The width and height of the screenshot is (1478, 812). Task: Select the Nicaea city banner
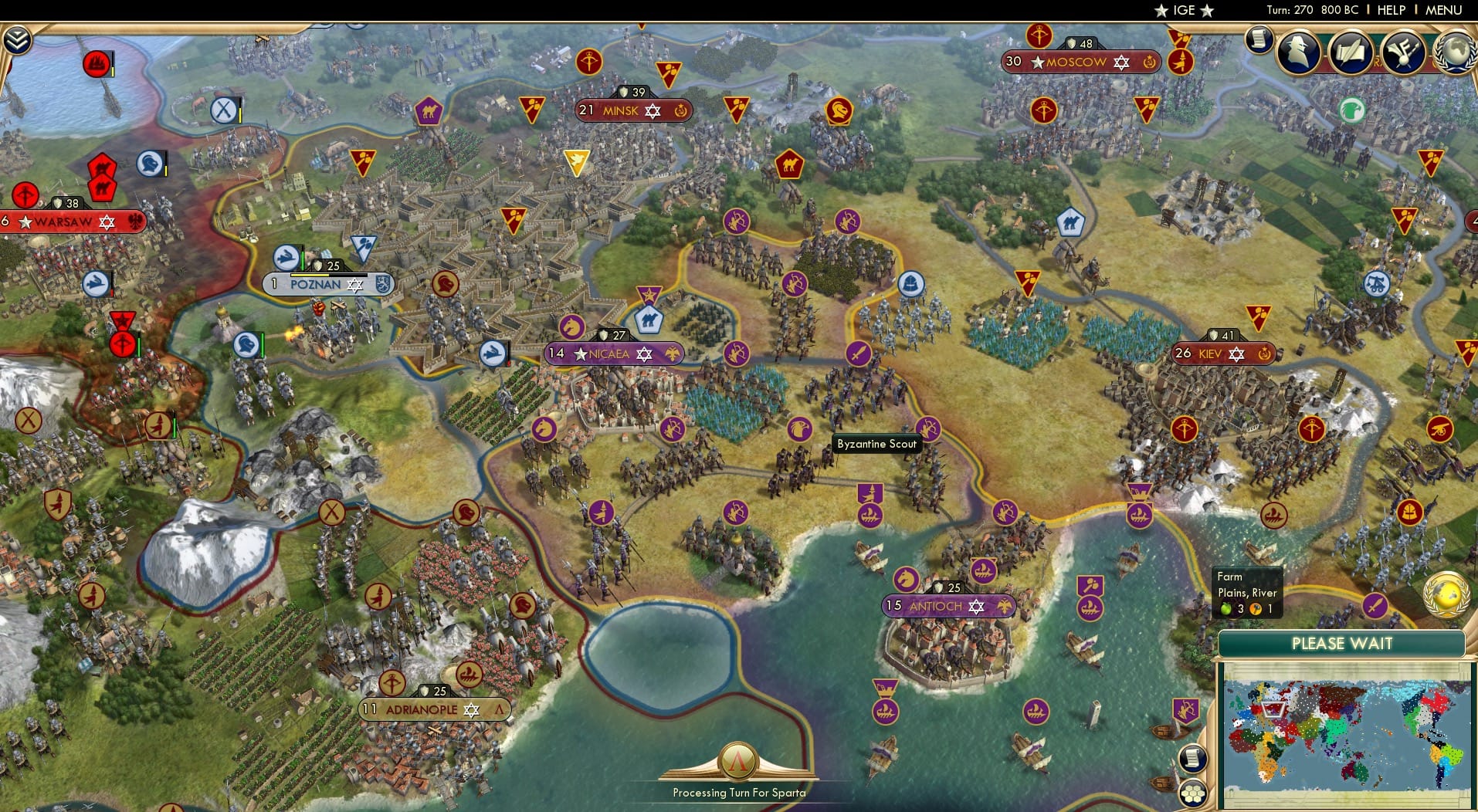coord(614,353)
